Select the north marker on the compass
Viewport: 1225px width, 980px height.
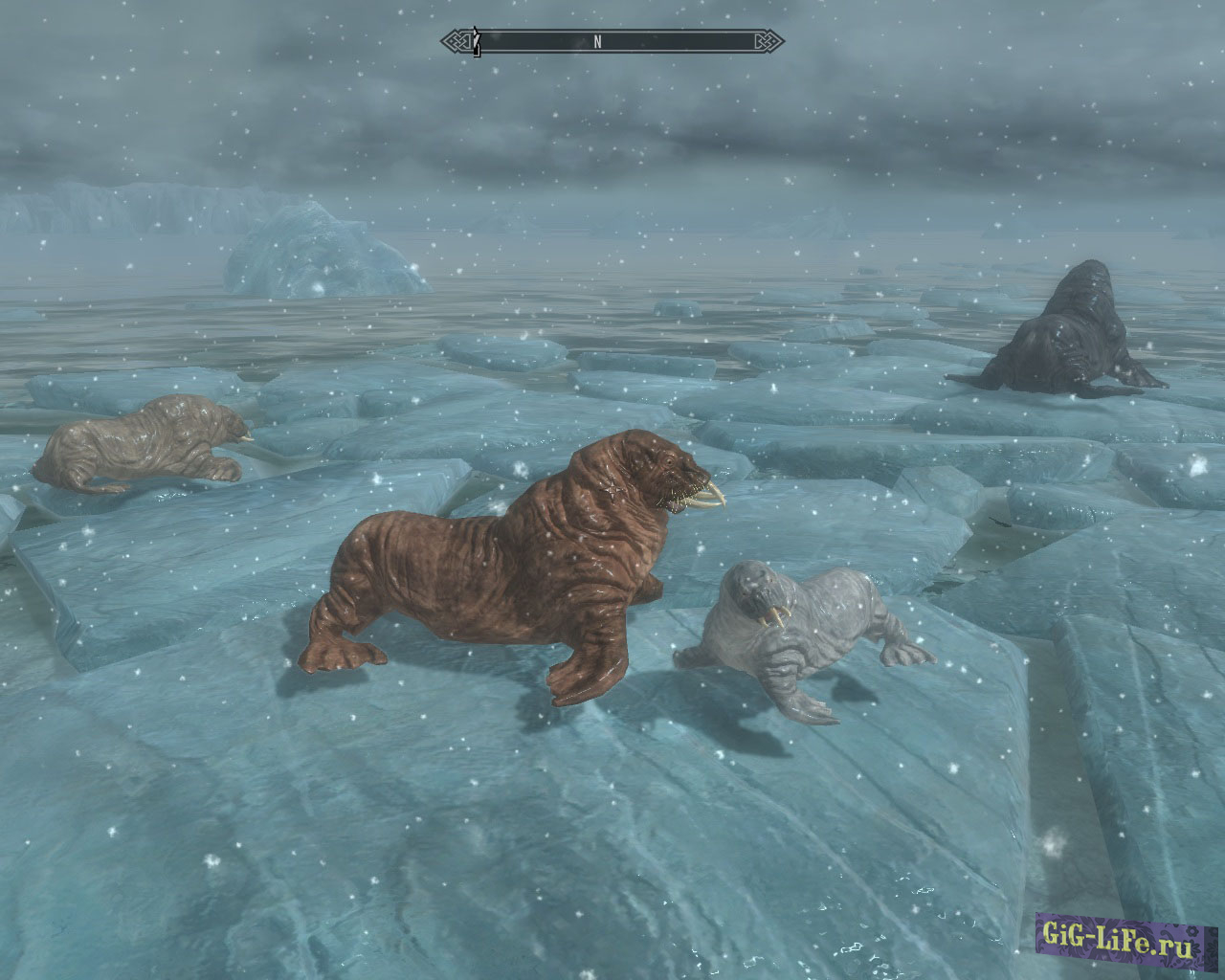[597, 41]
